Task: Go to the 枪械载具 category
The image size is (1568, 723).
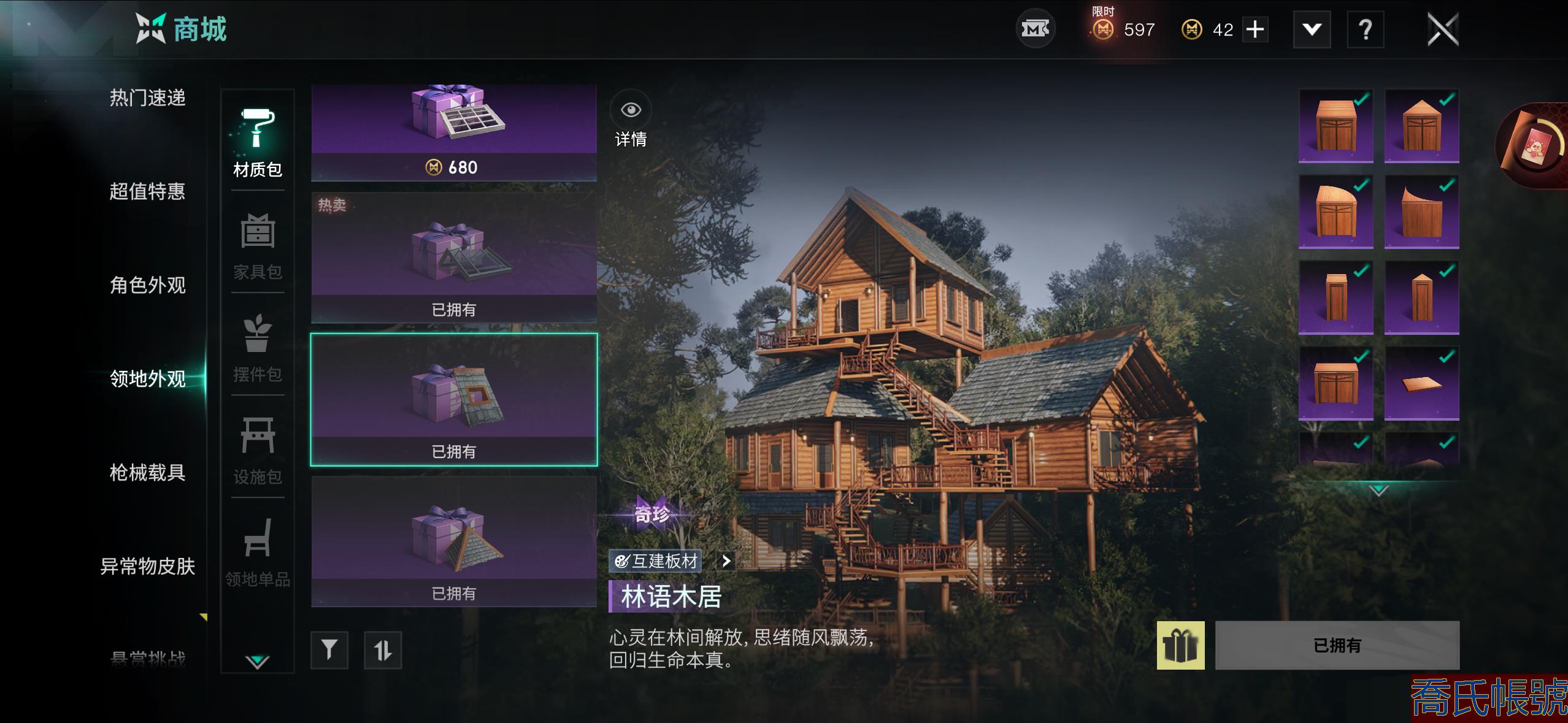Action: pos(147,472)
